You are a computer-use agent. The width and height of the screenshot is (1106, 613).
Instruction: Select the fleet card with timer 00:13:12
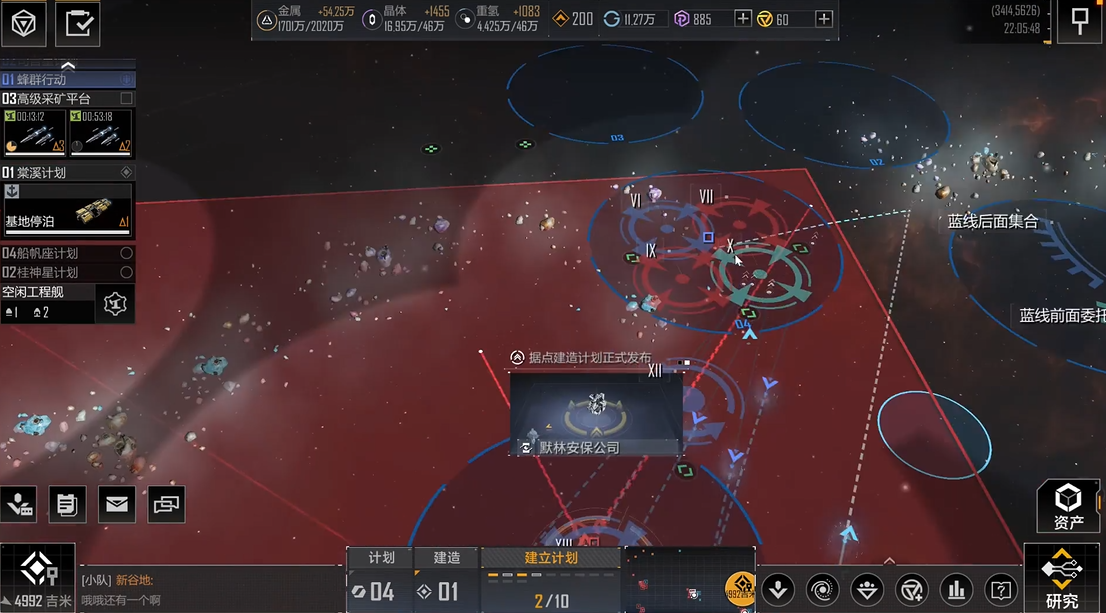pyautogui.click(x=34, y=133)
